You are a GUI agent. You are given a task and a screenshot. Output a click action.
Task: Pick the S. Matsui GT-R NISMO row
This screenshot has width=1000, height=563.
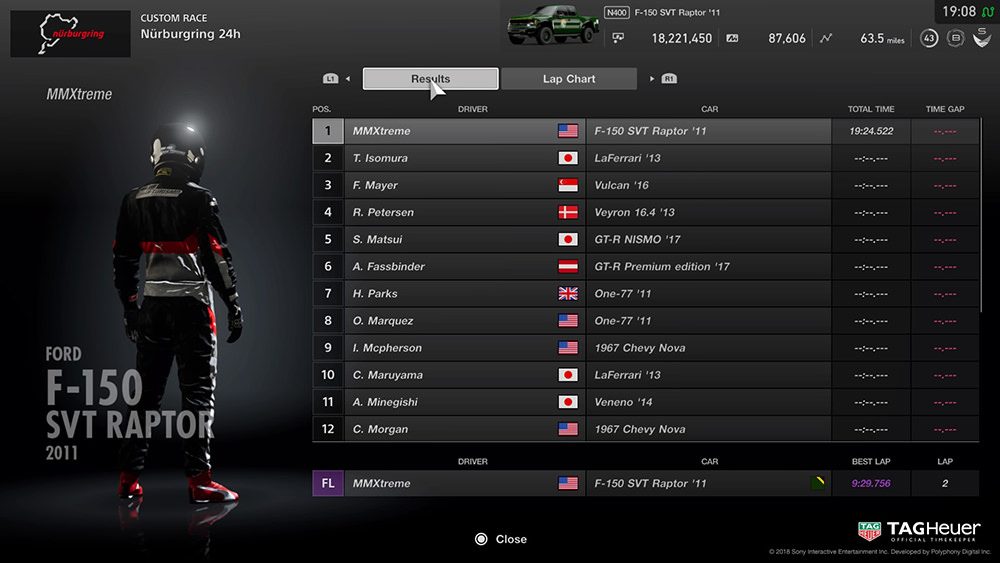[x=645, y=239]
